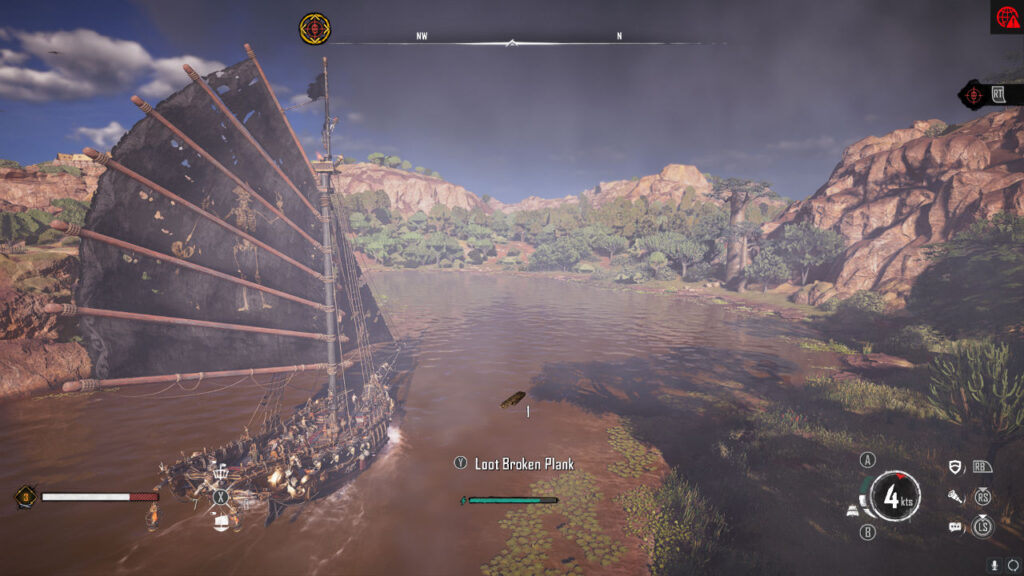
Task: Click the white sail icon below the ship
Action: point(221,521)
